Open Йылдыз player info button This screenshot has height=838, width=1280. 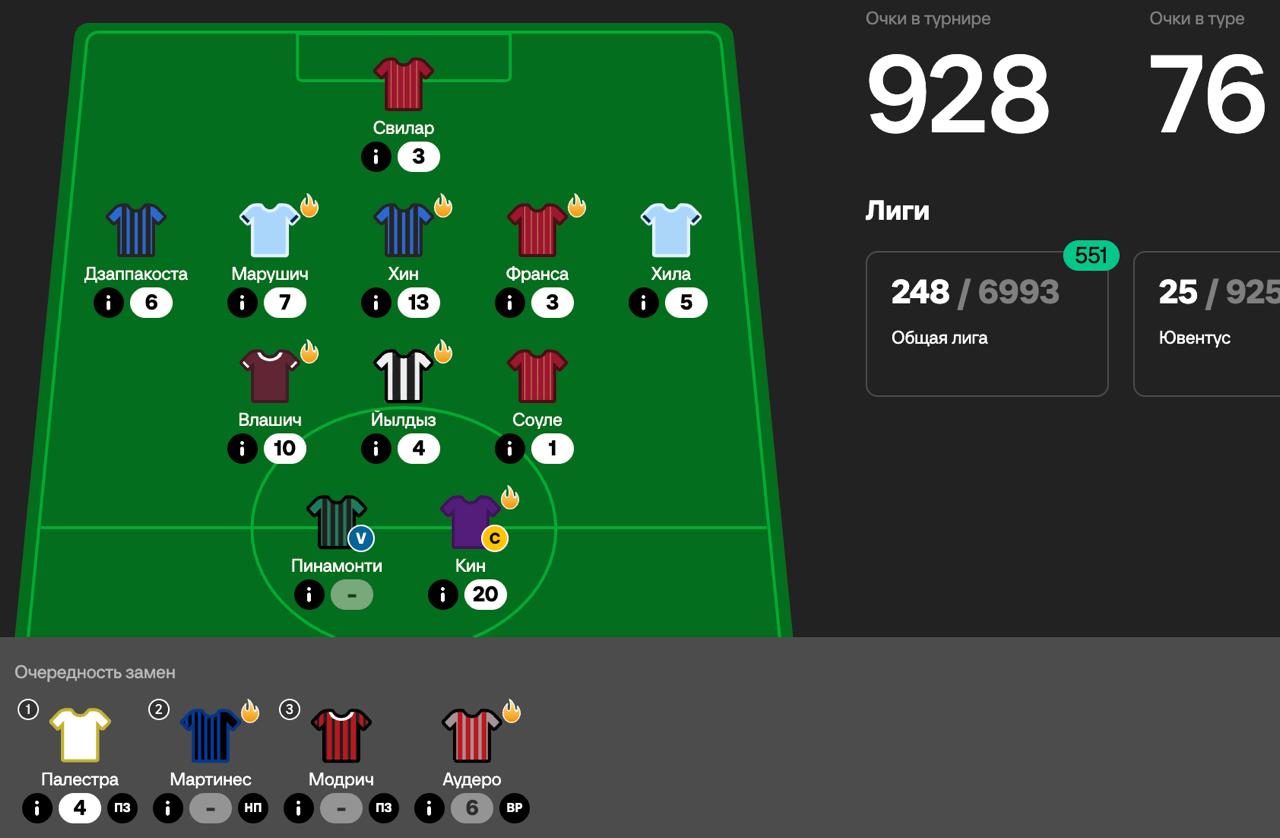376,449
